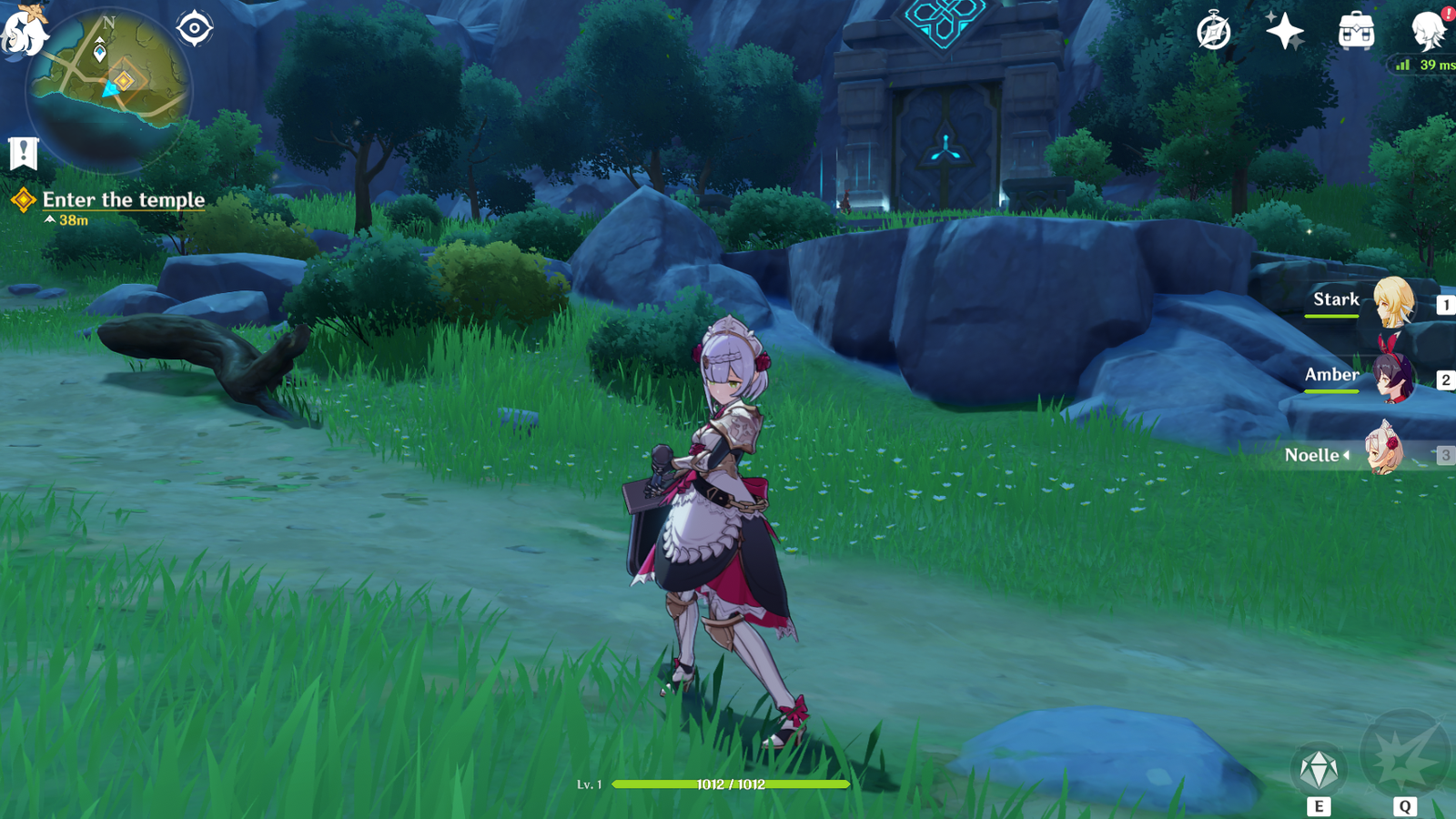Image resolution: width=1456 pixels, height=819 pixels.
Task: Use the Elemental Skill E icon
Action: tap(1319, 767)
